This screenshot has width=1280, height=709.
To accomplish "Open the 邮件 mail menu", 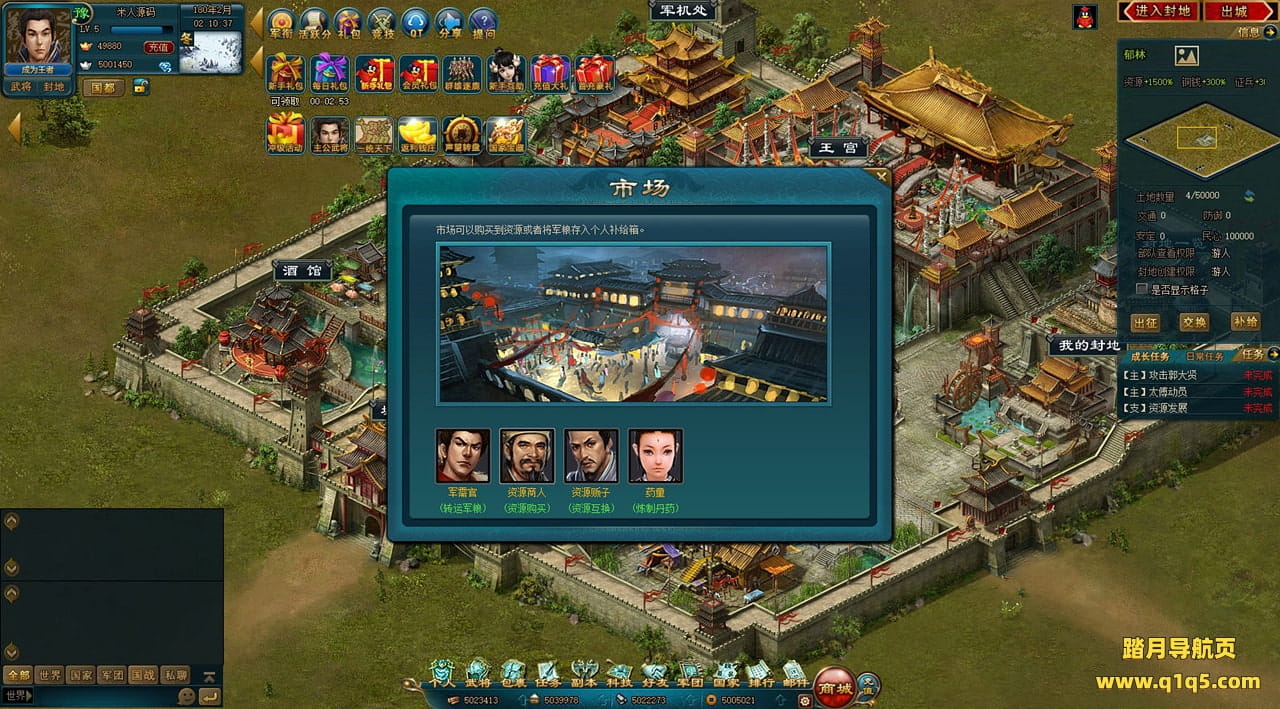I will pos(795,673).
